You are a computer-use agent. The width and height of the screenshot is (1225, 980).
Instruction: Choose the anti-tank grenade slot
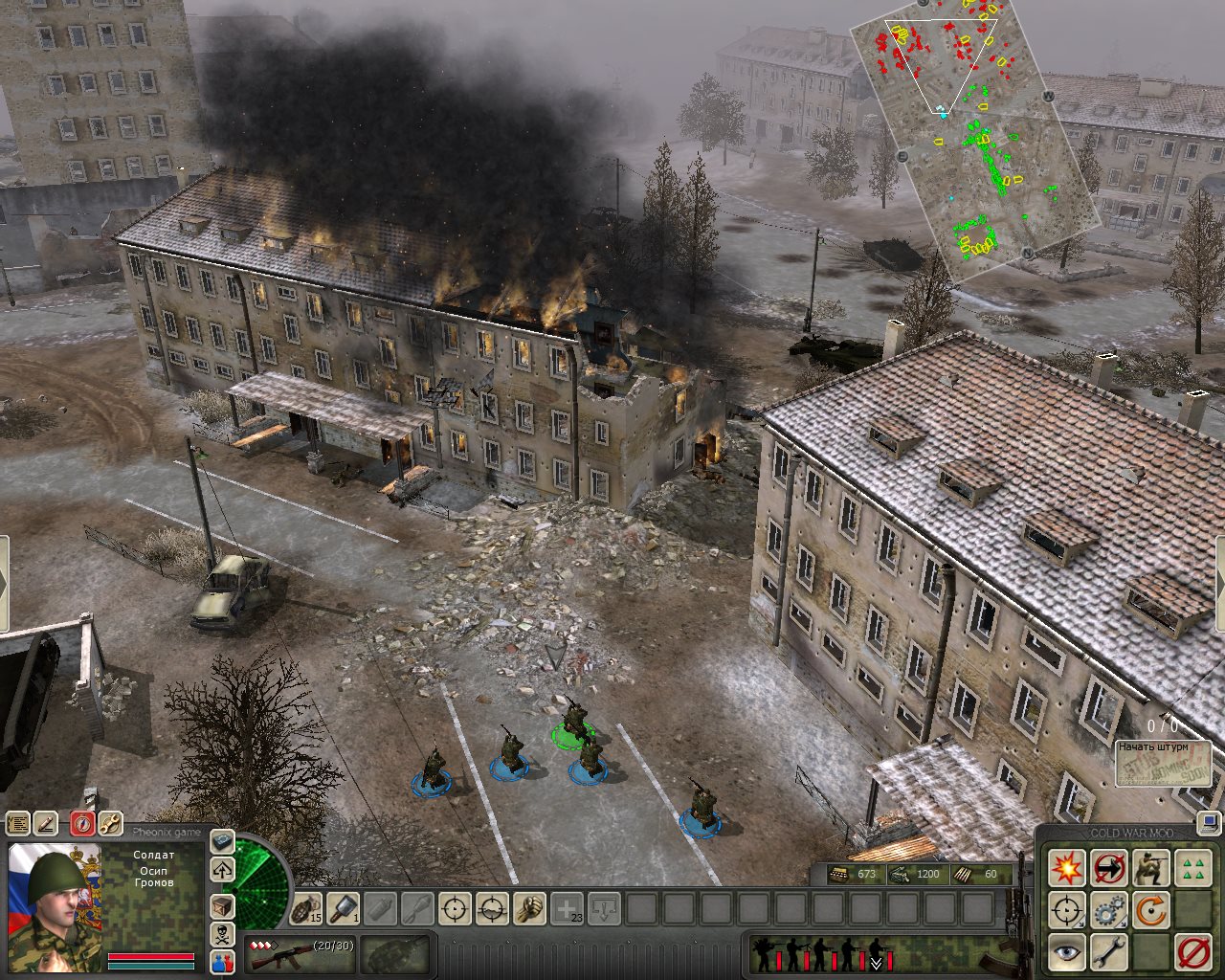click(344, 908)
